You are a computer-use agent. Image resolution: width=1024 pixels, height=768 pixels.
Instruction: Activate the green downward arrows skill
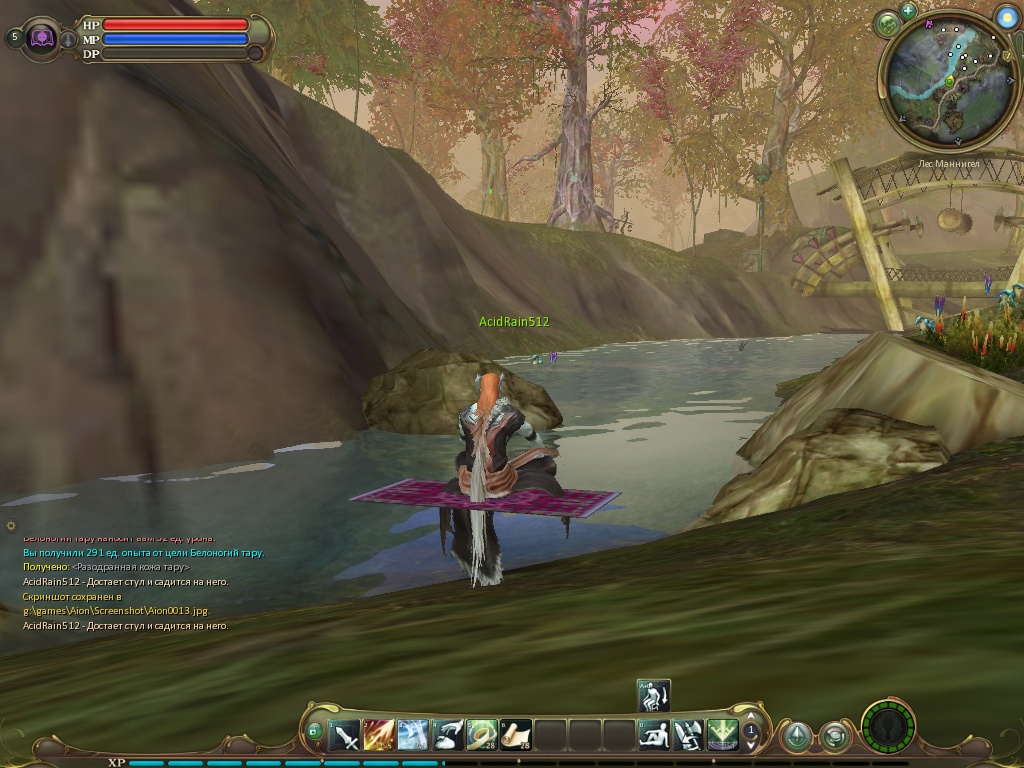pos(722,736)
